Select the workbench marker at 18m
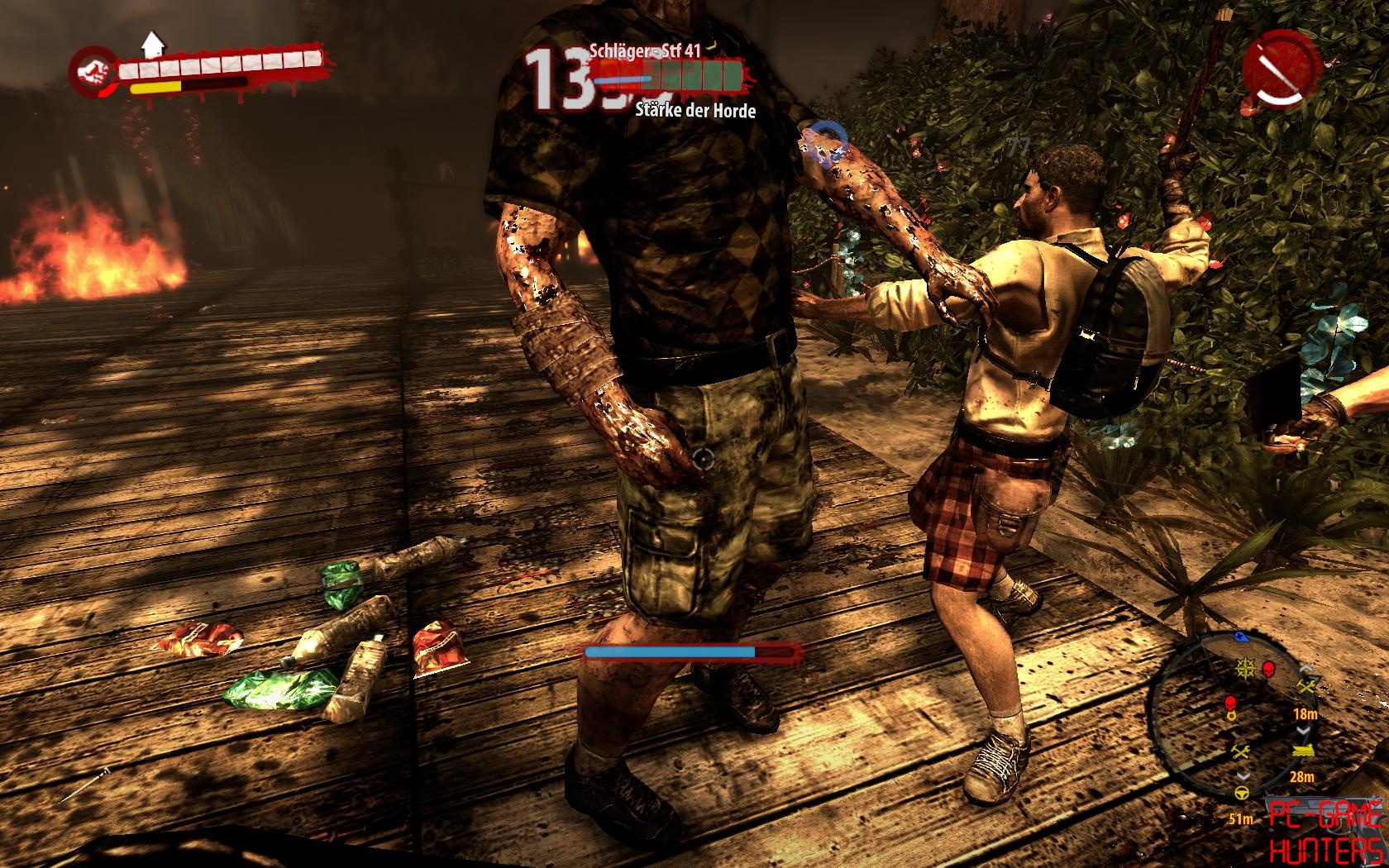Image resolution: width=1389 pixels, height=868 pixels. pos(1306,687)
